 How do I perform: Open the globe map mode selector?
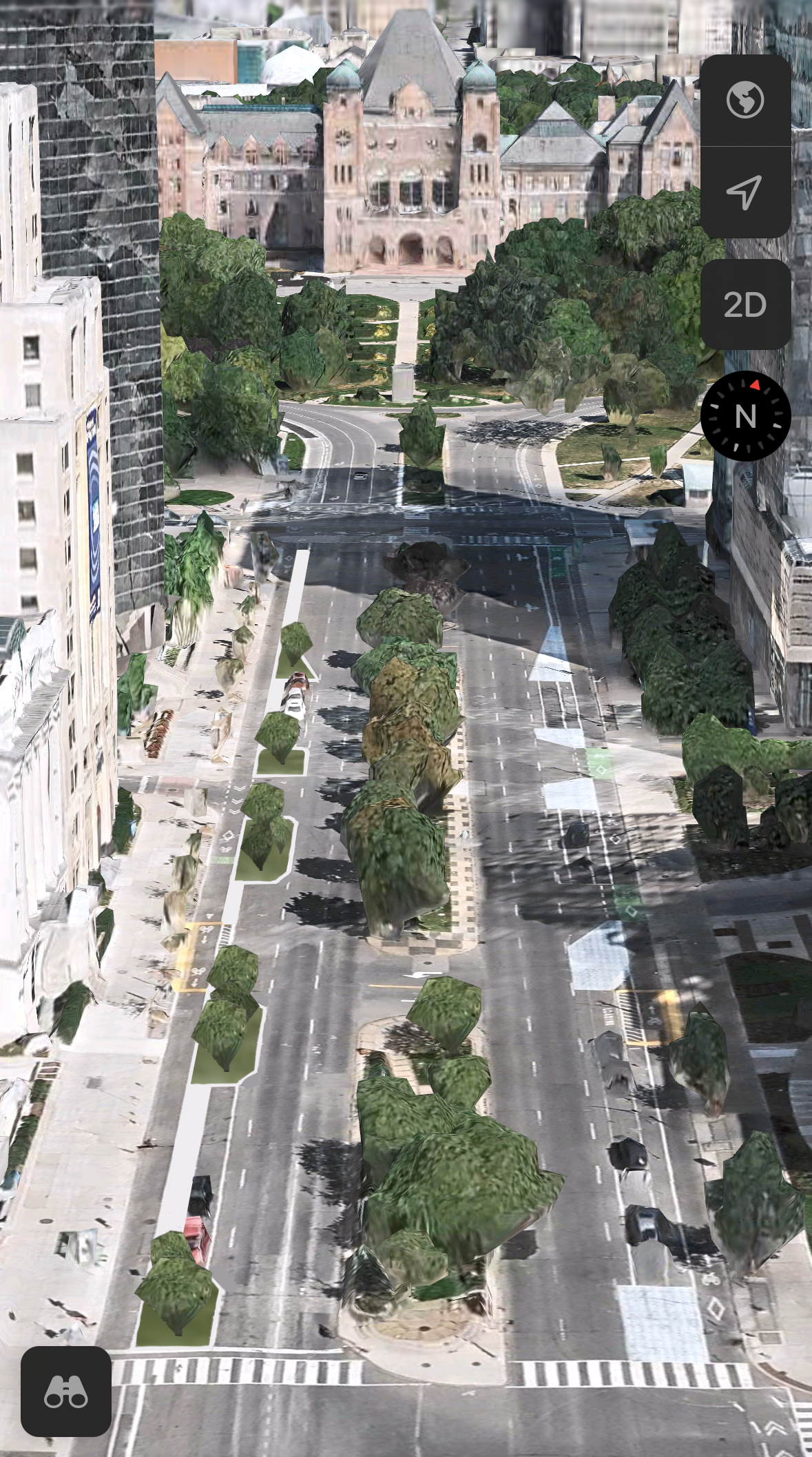[x=745, y=101]
